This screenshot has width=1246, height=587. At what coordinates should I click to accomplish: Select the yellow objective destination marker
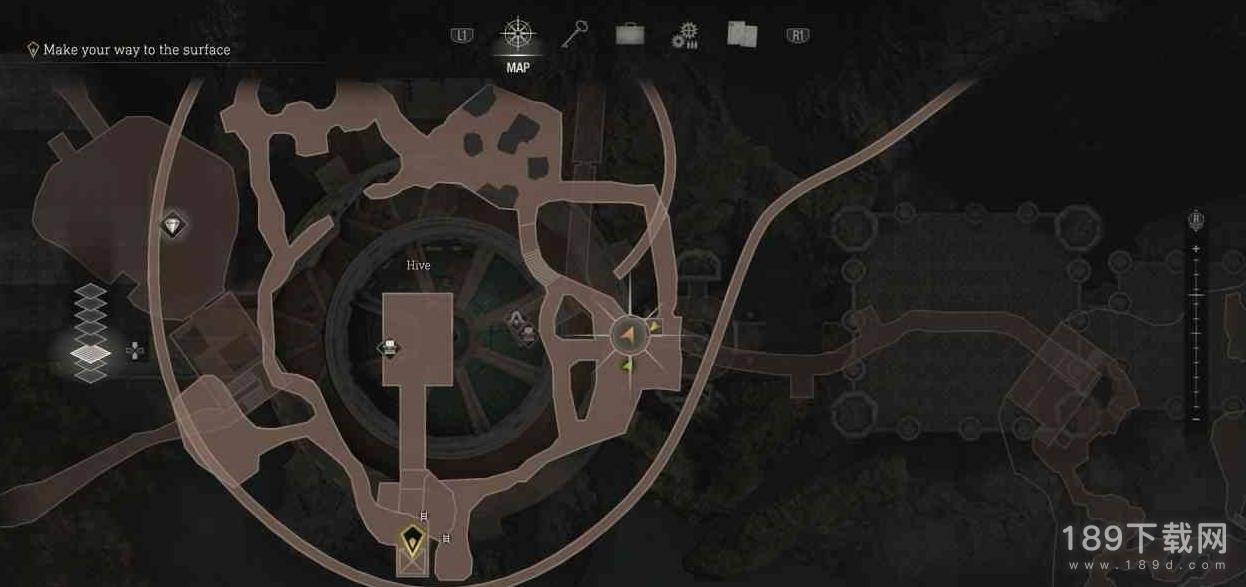pyautogui.click(x=412, y=542)
